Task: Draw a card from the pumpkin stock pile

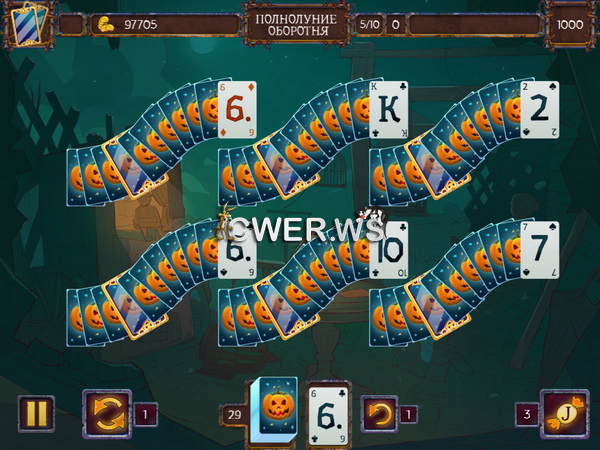Action: [272, 412]
